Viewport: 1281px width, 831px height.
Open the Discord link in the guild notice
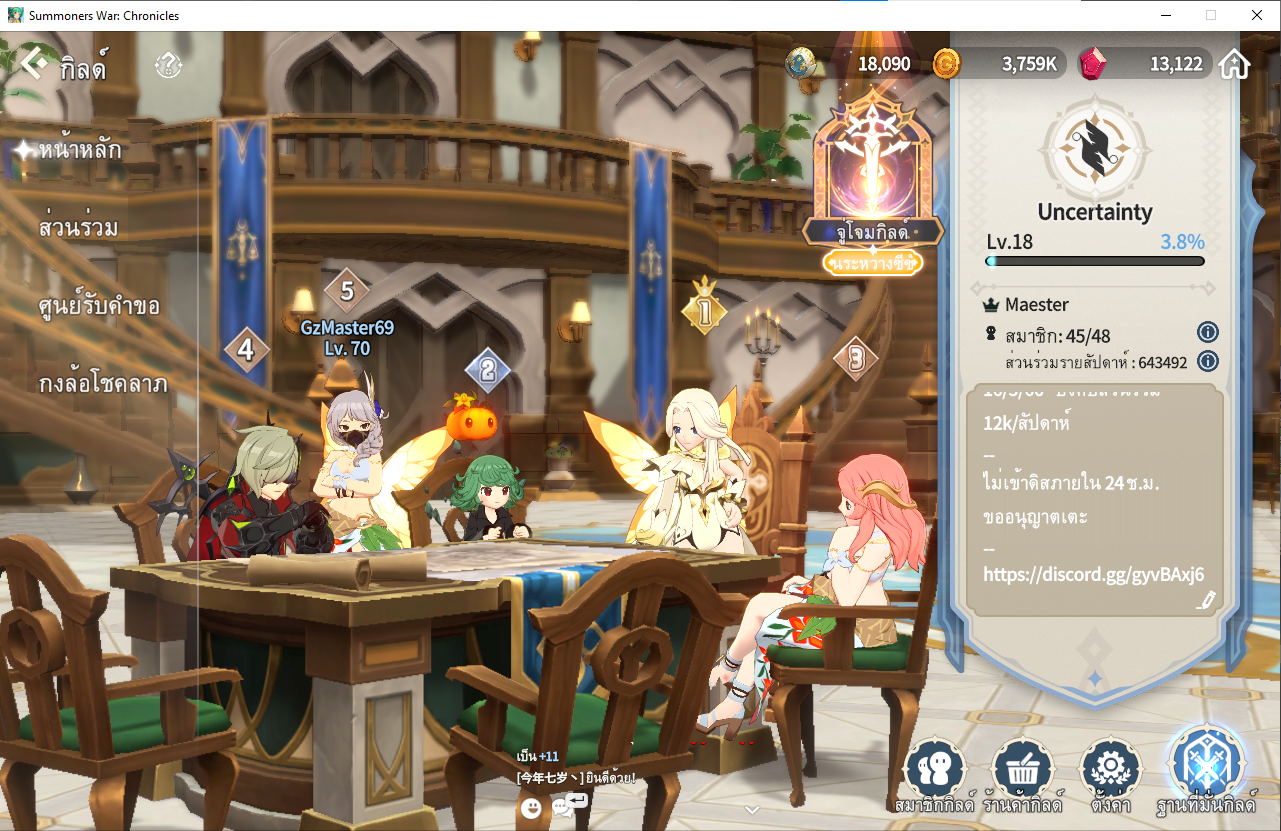pyautogui.click(x=1093, y=574)
